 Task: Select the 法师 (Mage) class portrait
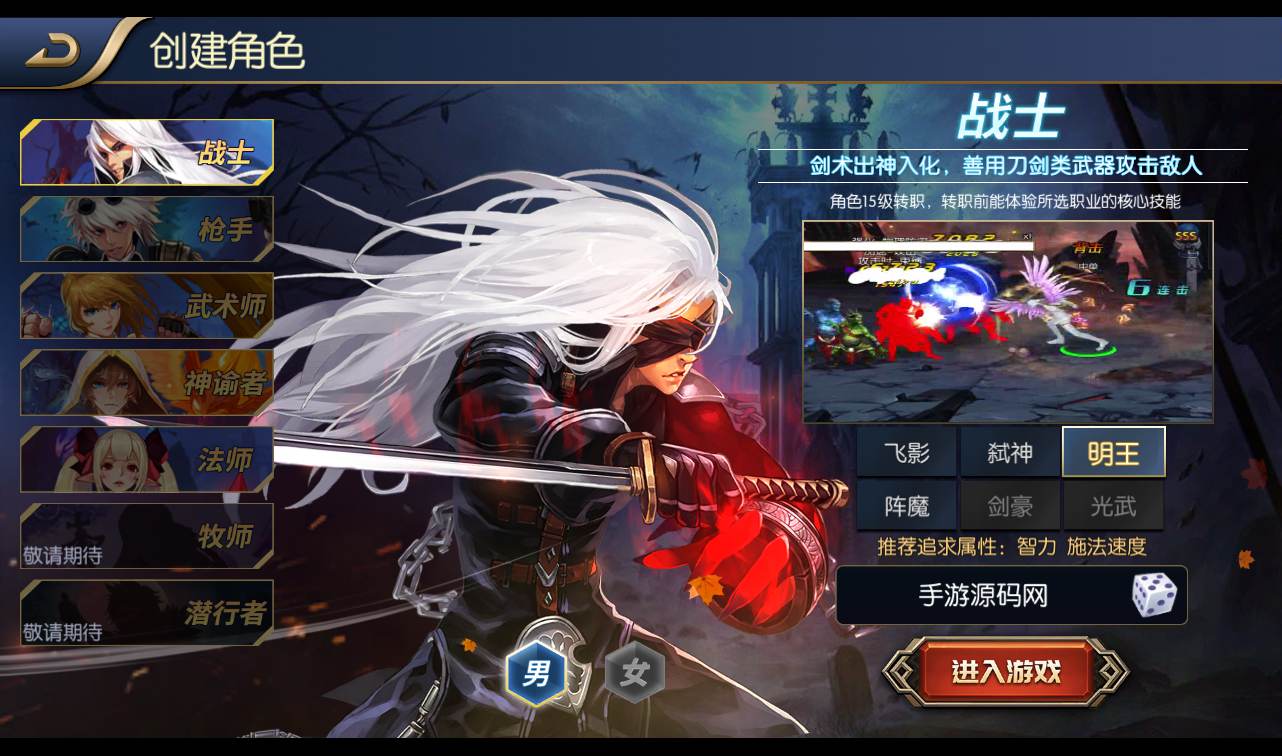pyautogui.click(x=146, y=460)
